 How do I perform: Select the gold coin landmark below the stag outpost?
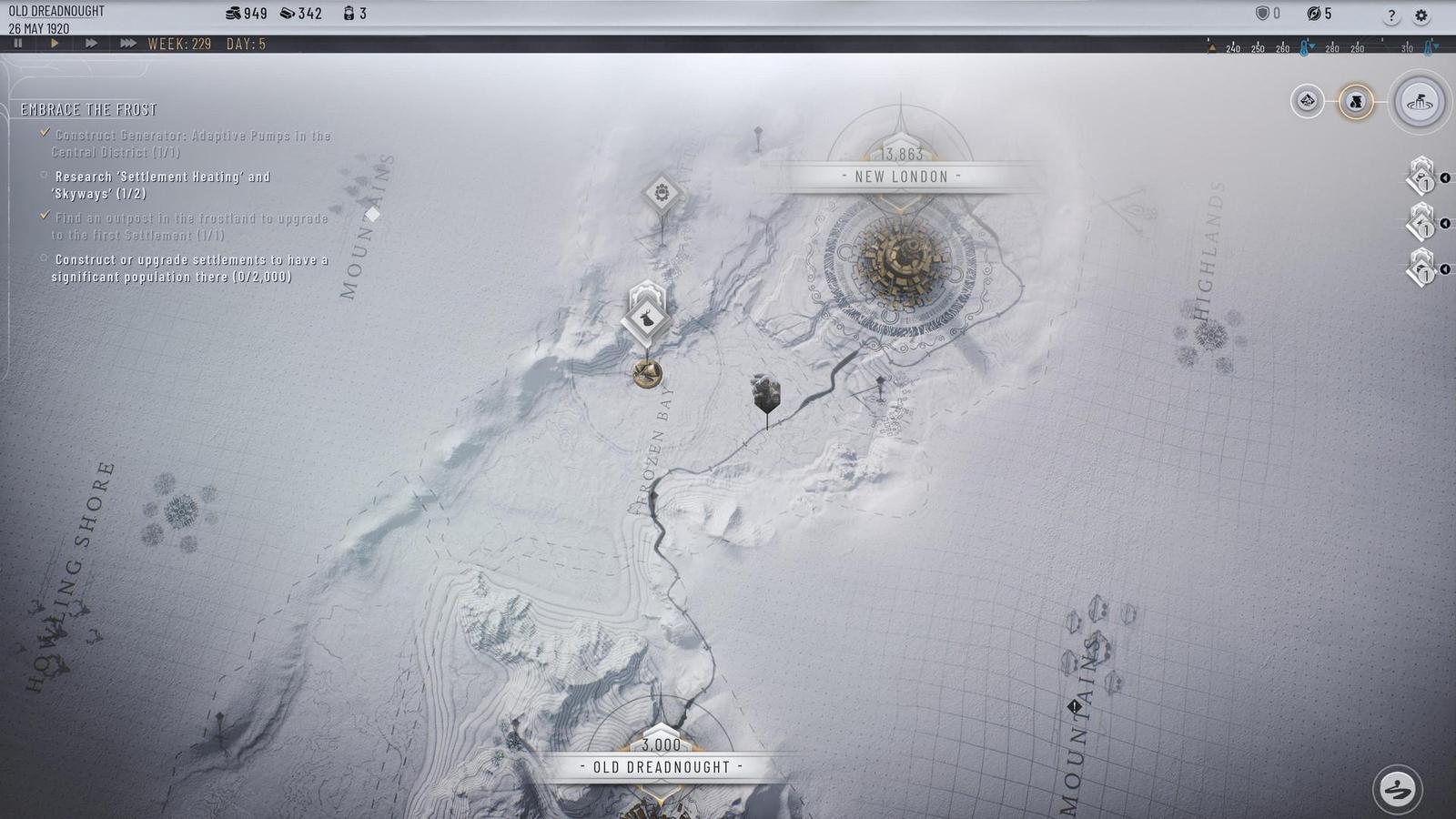646,375
